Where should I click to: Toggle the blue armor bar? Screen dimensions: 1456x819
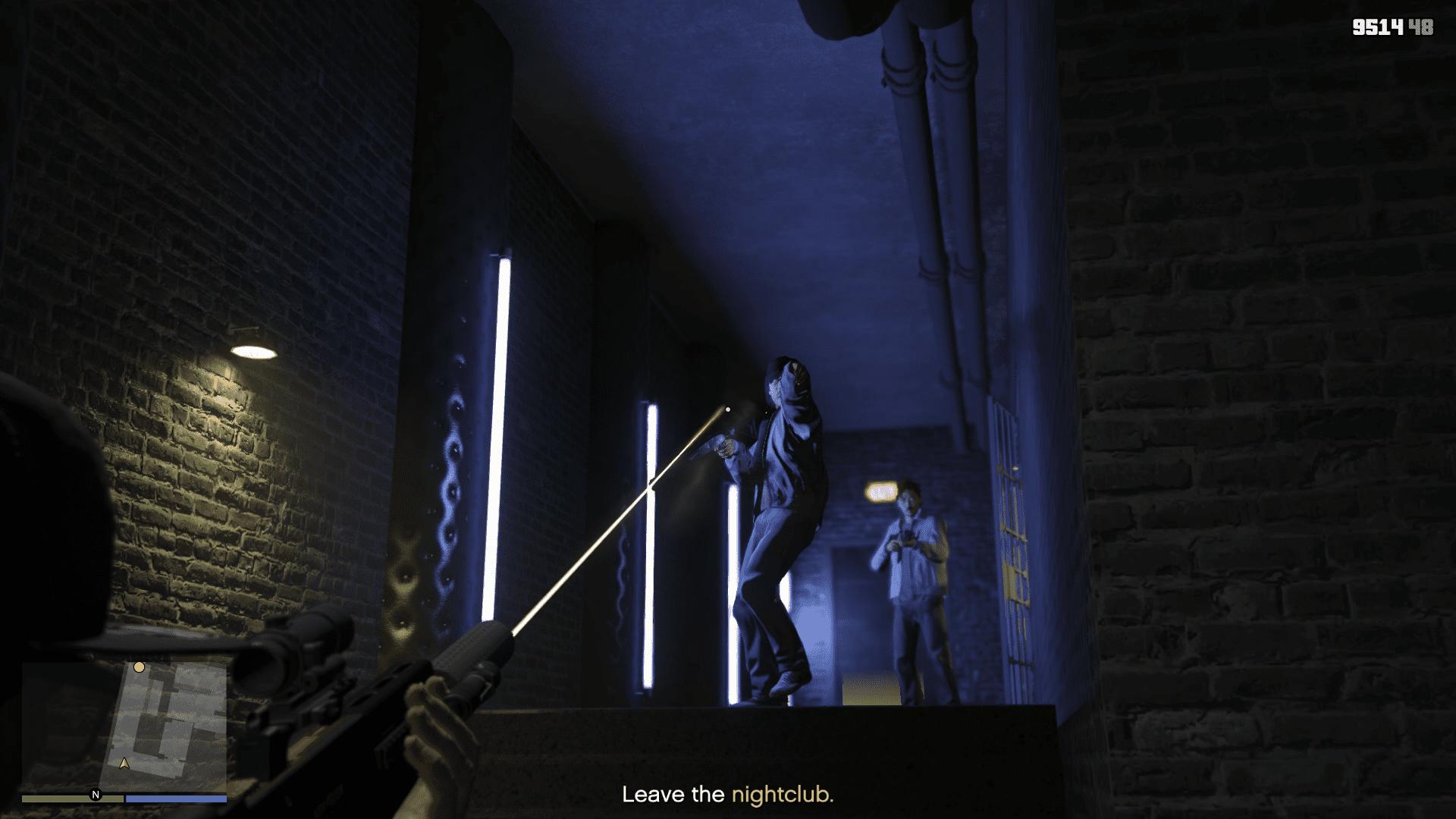(176, 797)
